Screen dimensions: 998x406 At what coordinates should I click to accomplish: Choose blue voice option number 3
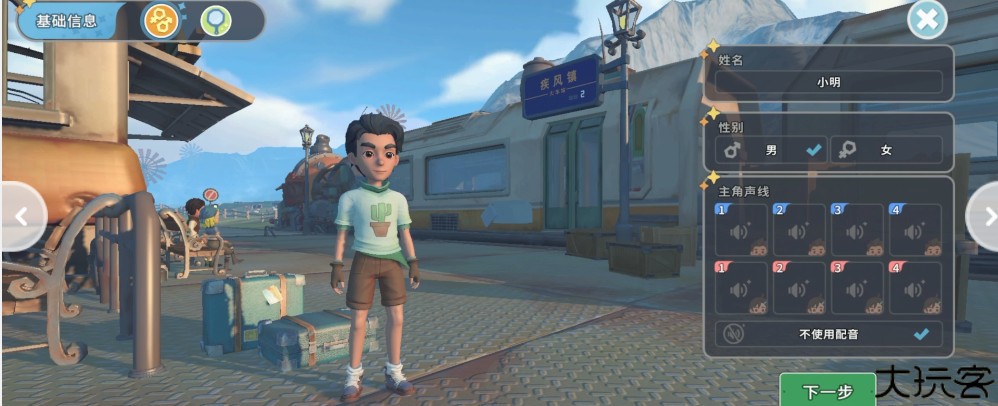tap(857, 231)
